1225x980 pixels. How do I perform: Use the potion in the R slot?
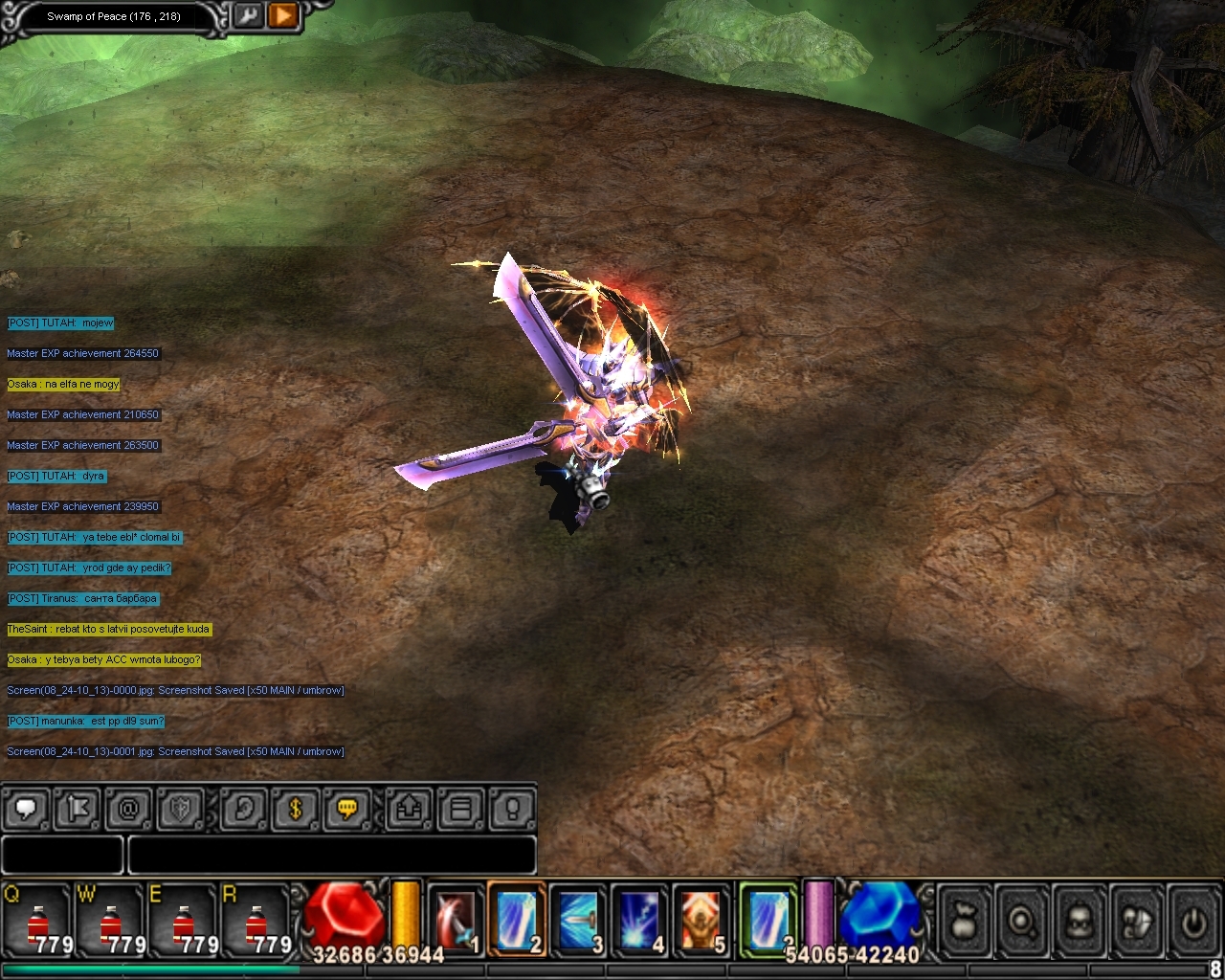tap(256, 921)
